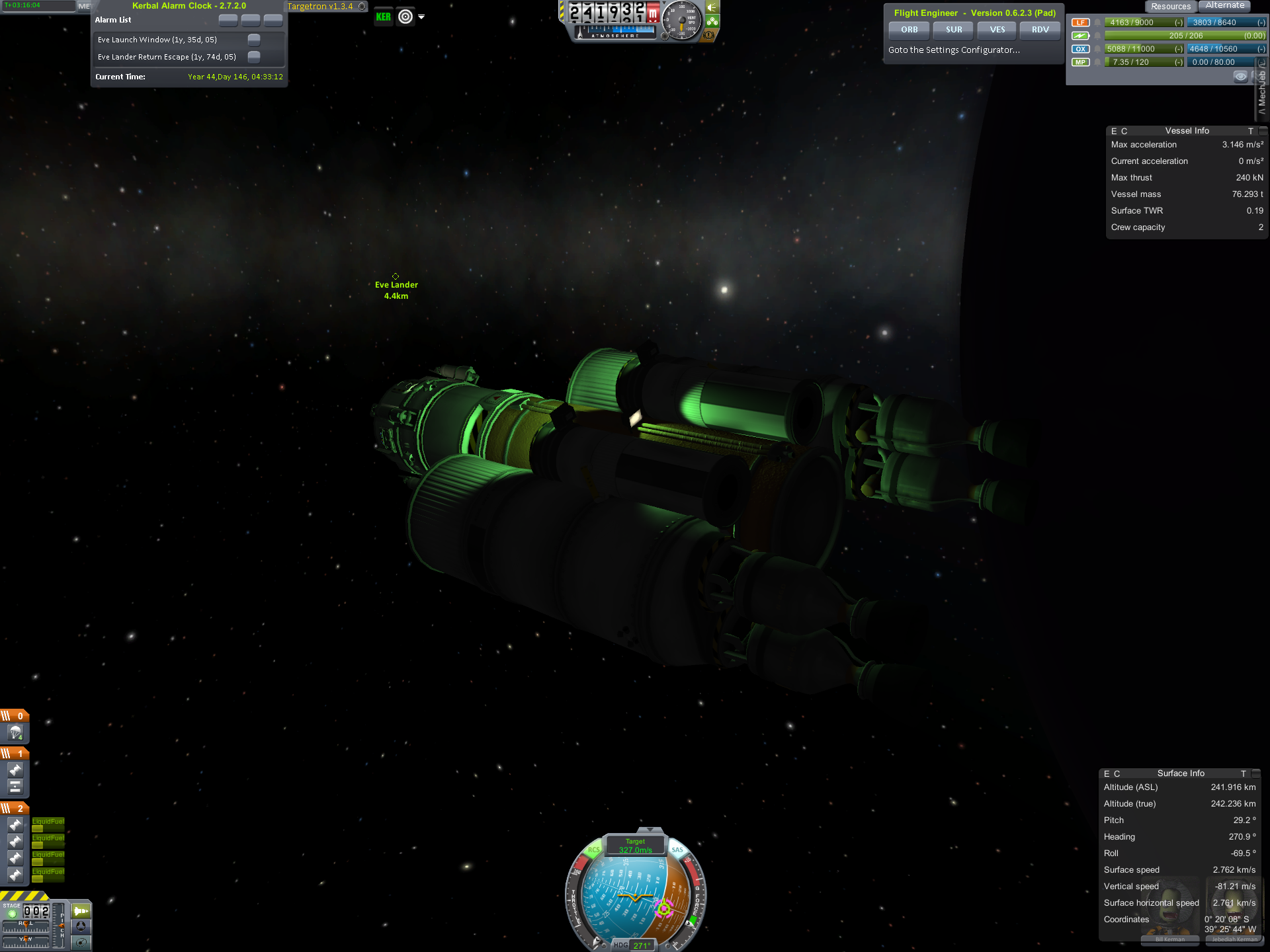Select the Eve Launch Window alarm
This screenshot has width=1270, height=952.
pos(157,40)
